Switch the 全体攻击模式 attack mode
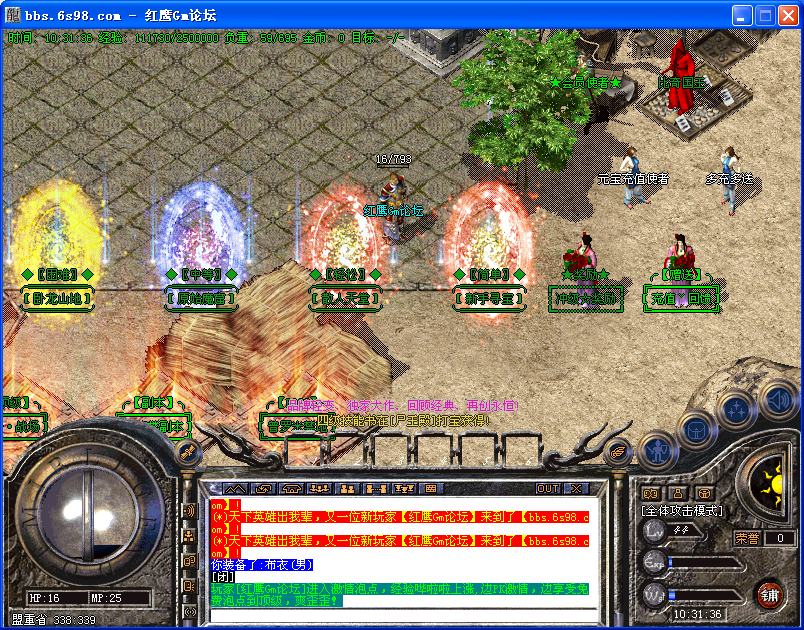The width and height of the screenshot is (804, 630). (681, 510)
